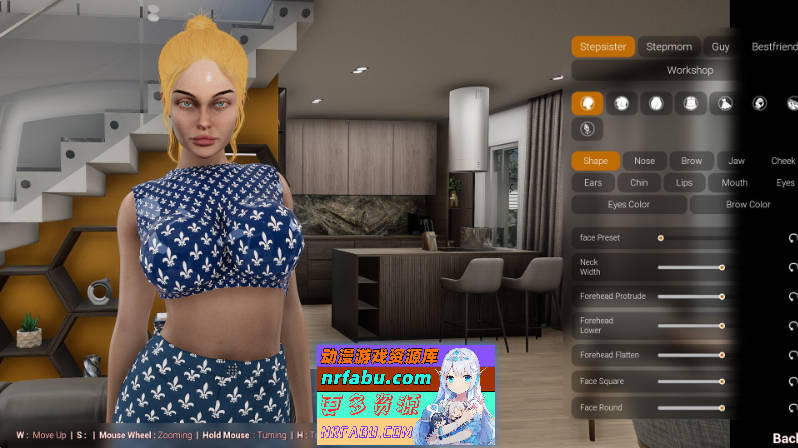Select the Chin section
This screenshot has width=798, height=448.
tap(639, 183)
